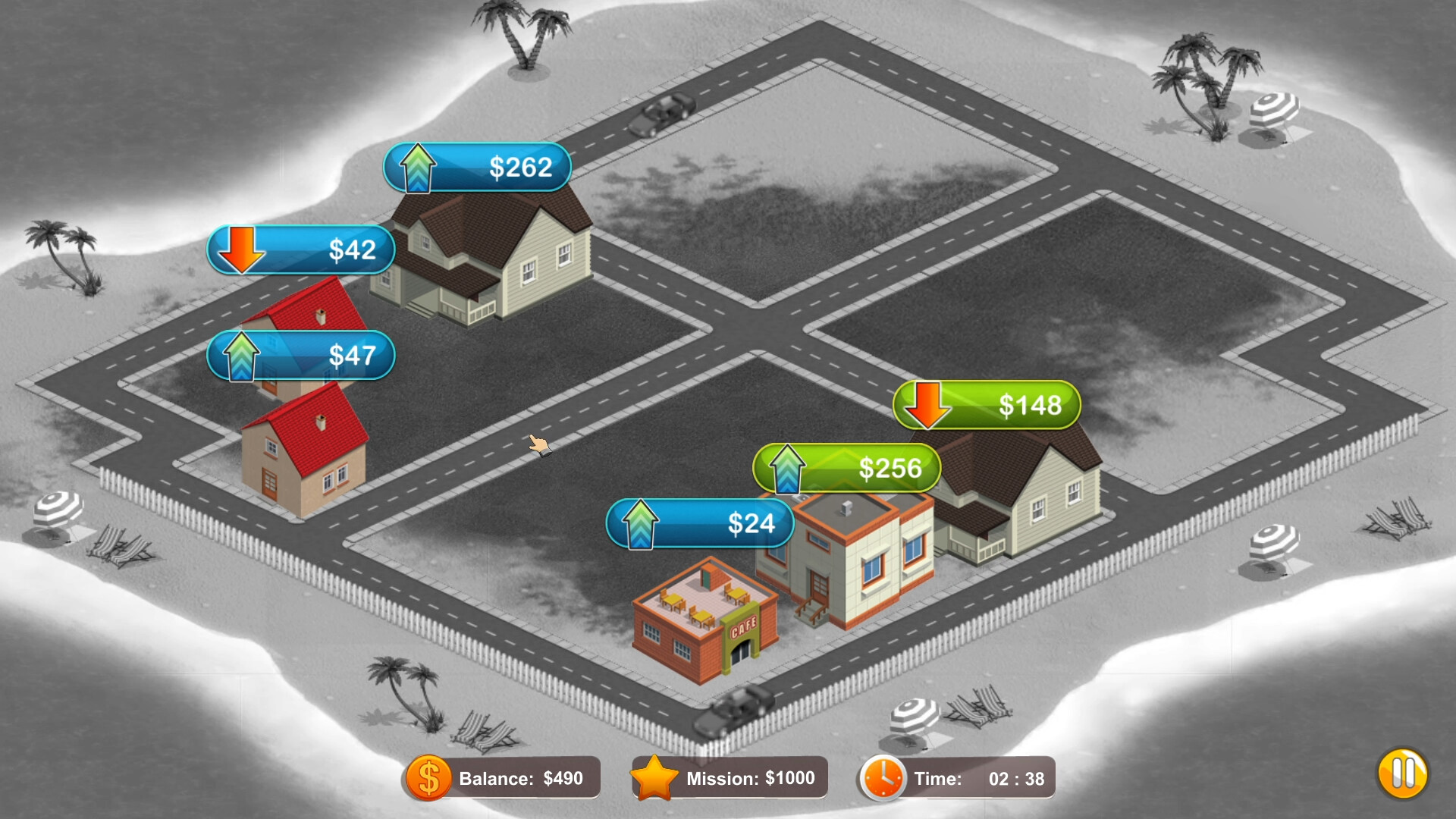The width and height of the screenshot is (1456, 819).
Task: Select the star Mission icon
Action: pos(657,777)
